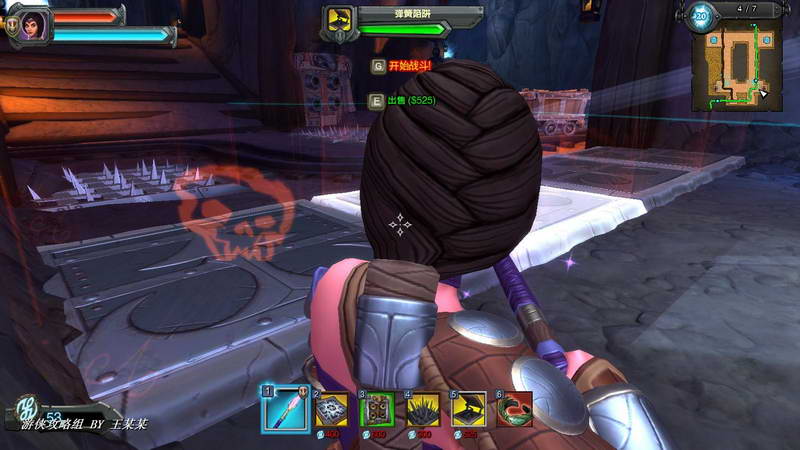The height and width of the screenshot is (450, 800).
Task: Pick the floor spikes trap in slot 4
Action: click(423, 409)
